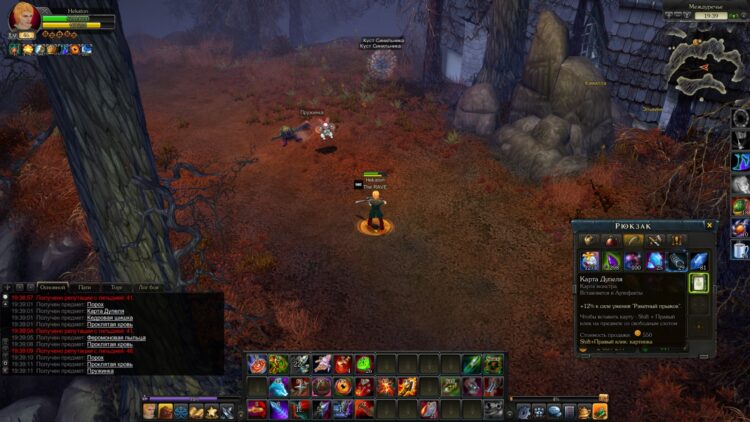Switch to the red potion bag tab
Viewport: 750px width, 422px height.
point(610,241)
